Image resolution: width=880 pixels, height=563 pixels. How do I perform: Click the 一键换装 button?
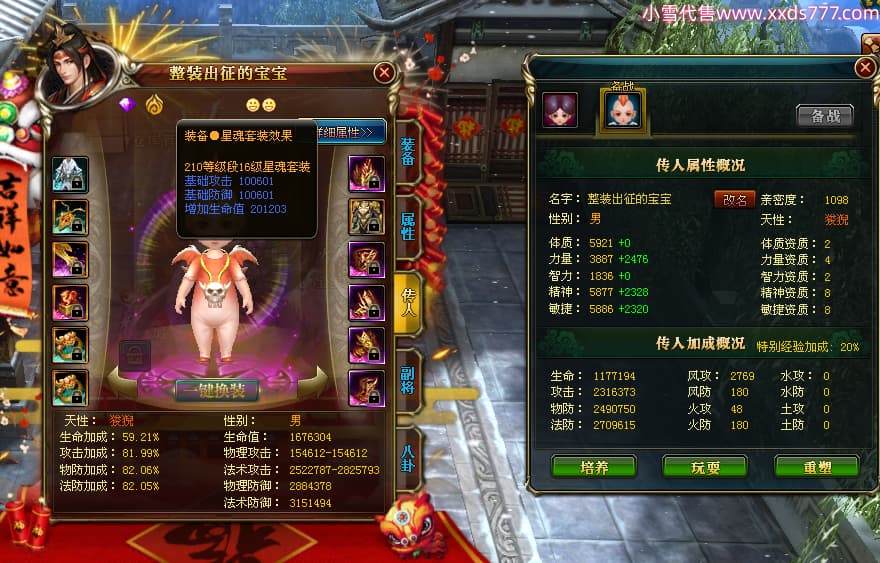(x=217, y=390)
